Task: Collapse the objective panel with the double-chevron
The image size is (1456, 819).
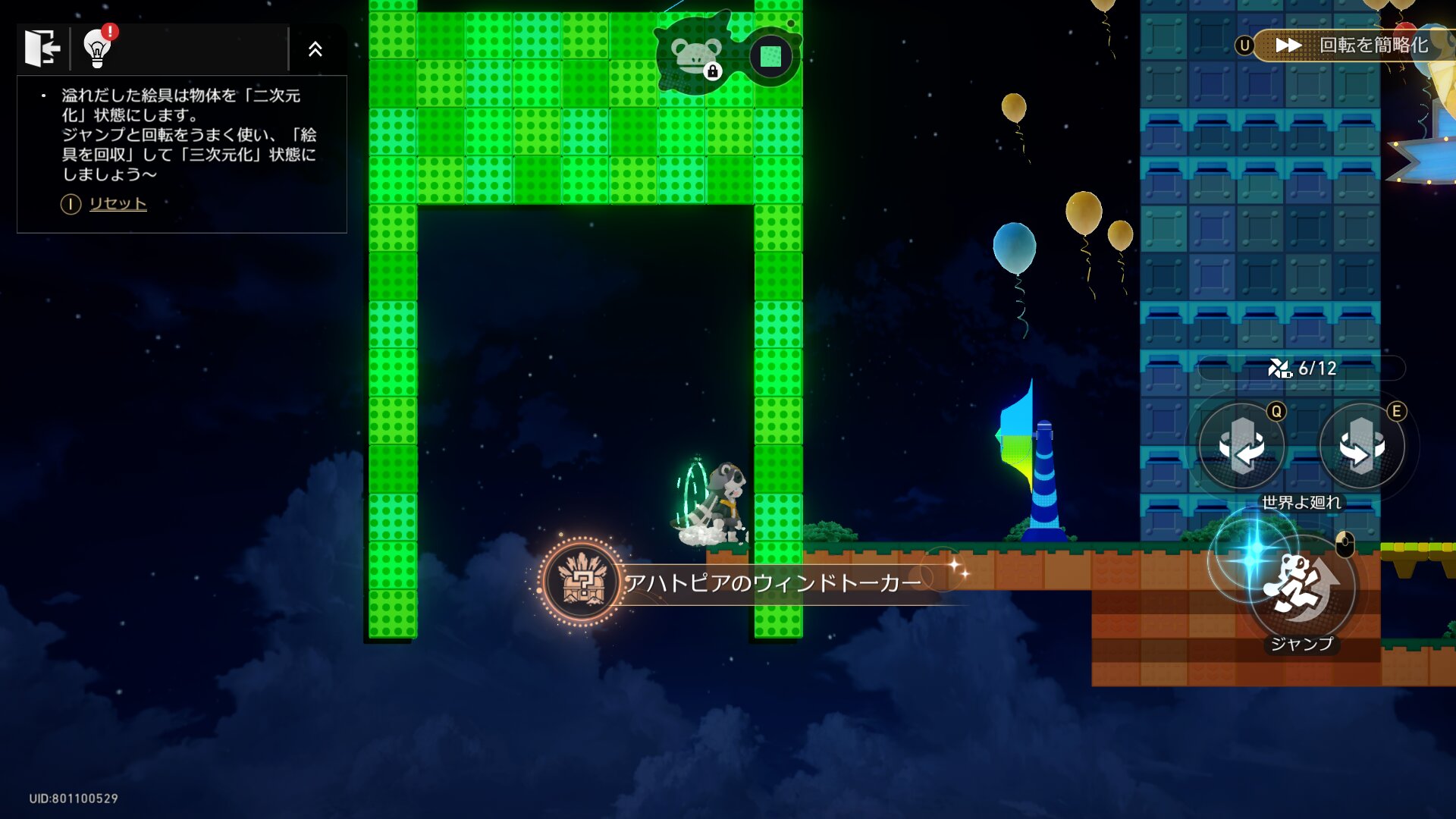Action: pos(315,49)
